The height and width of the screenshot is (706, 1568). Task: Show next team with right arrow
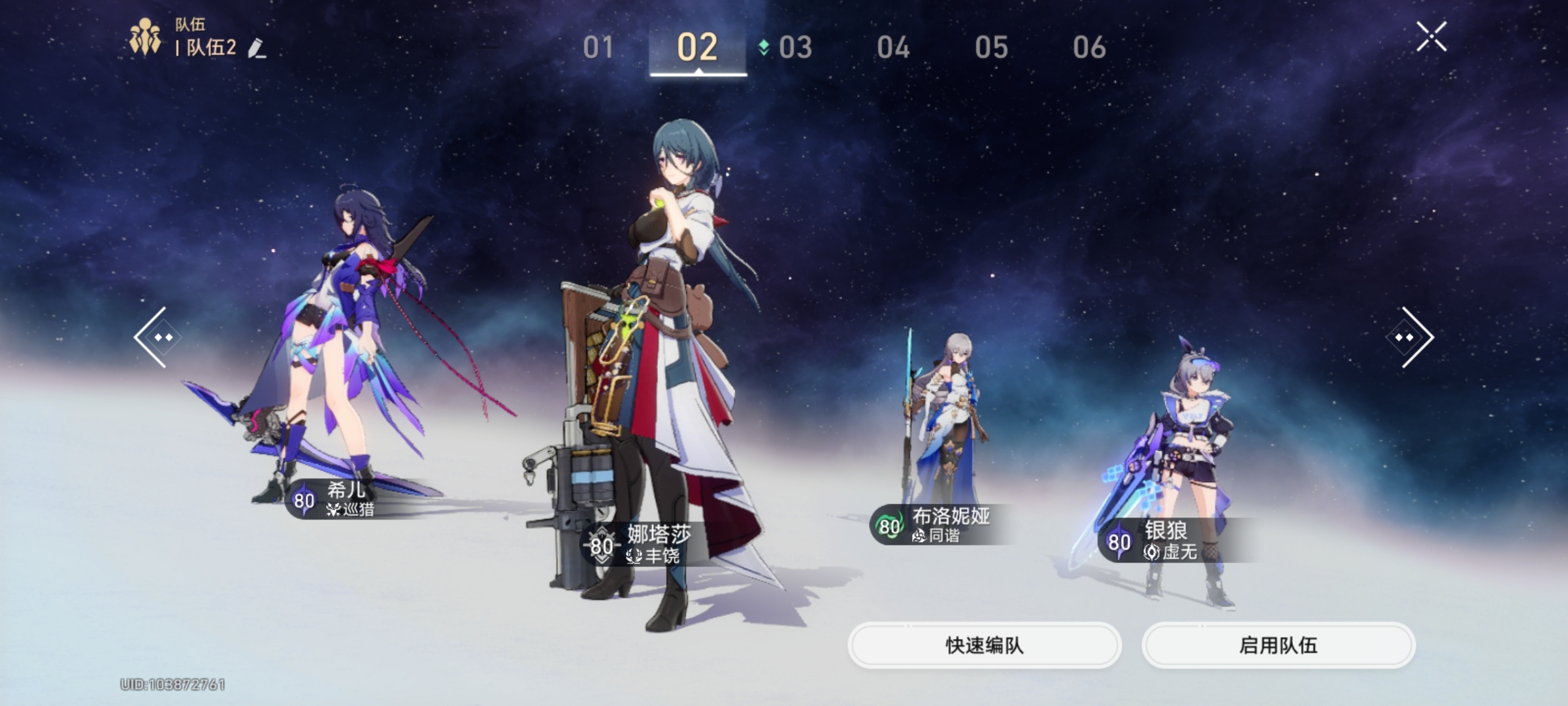(1411, 337)
